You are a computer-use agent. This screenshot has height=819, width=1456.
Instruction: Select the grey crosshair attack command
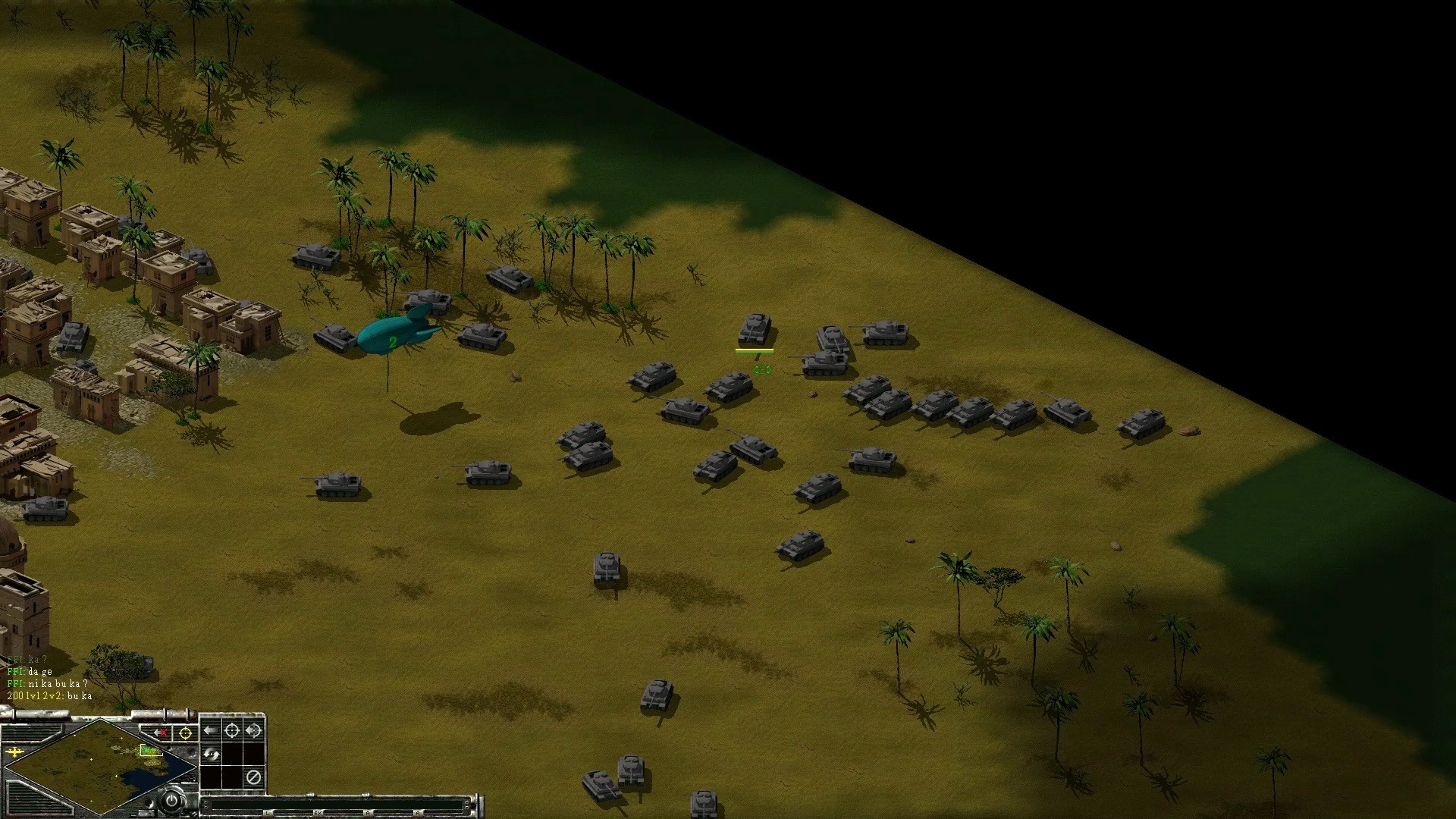(232, 731)
